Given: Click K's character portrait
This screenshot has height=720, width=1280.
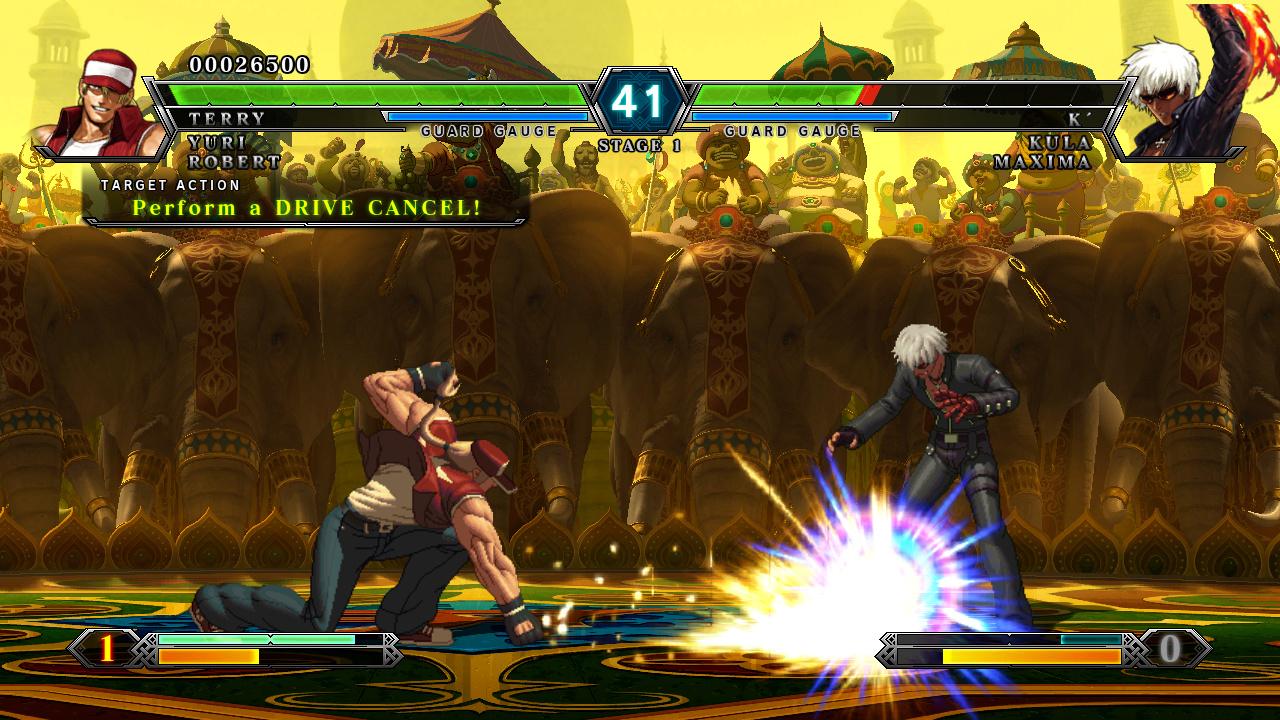Looking at the screenshot, I should (1180, 95).
